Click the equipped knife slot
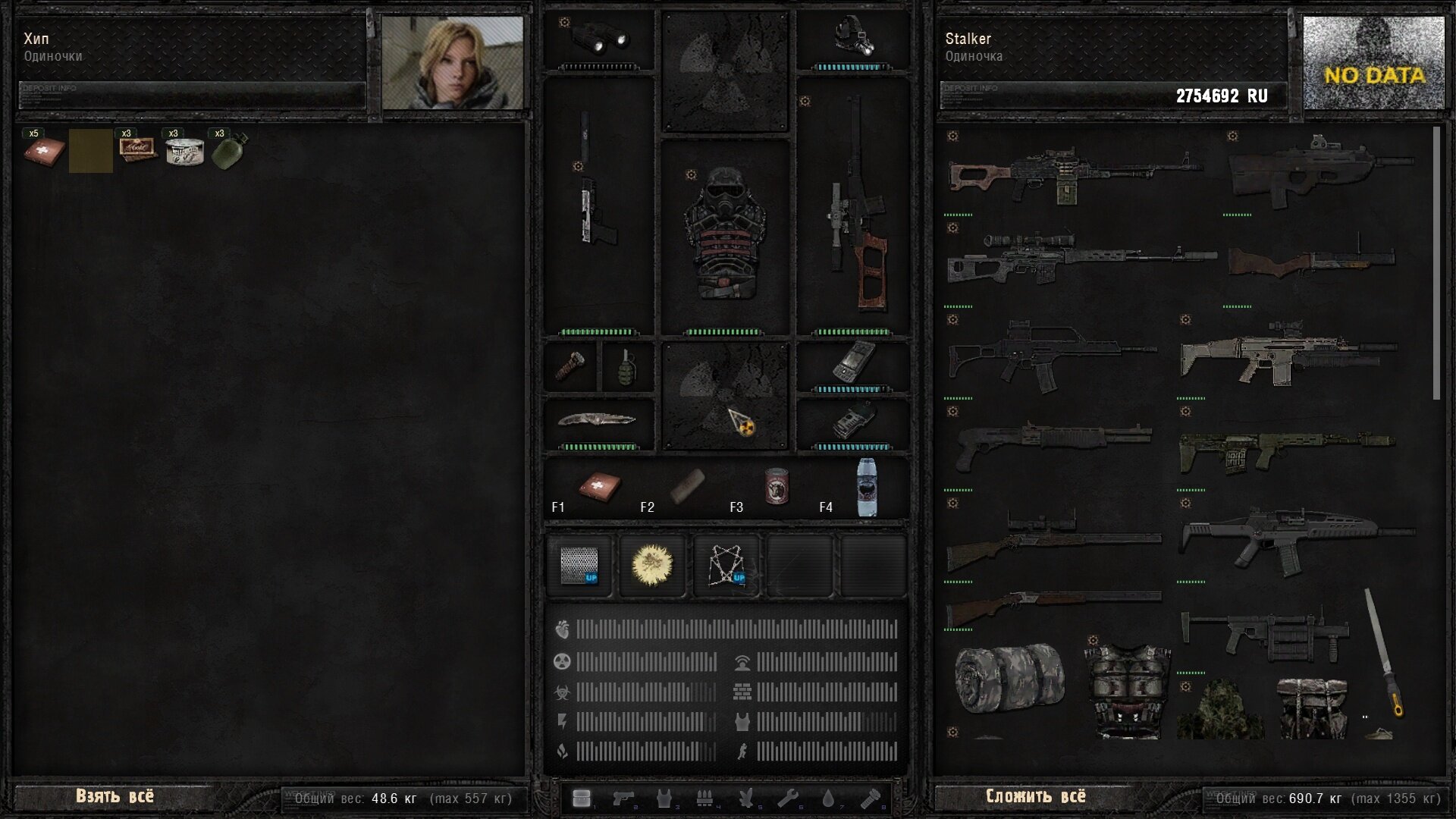This screenshot has width=1456, height=819. pos(598,420)
